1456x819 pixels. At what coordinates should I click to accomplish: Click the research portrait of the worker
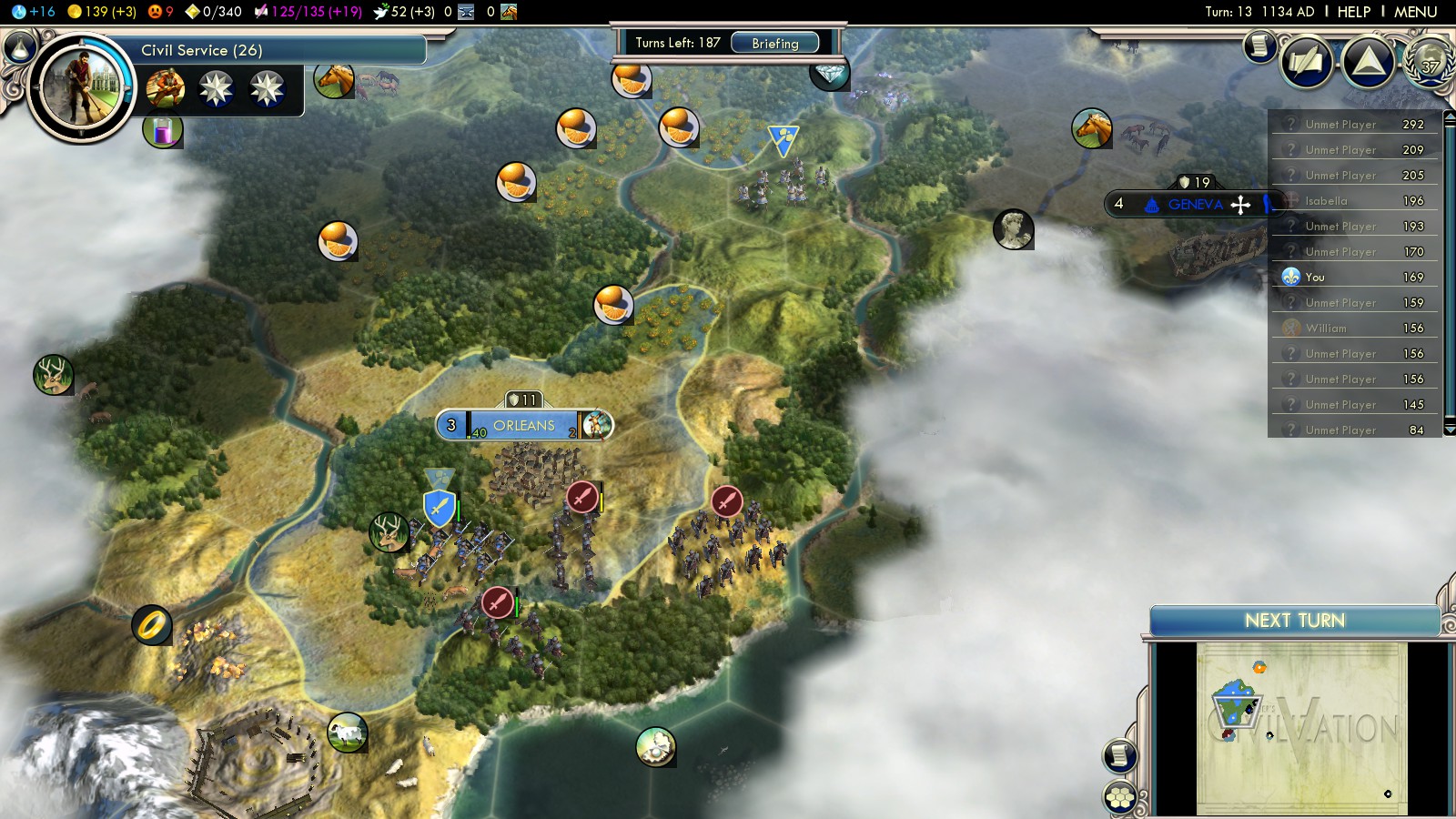82,87
